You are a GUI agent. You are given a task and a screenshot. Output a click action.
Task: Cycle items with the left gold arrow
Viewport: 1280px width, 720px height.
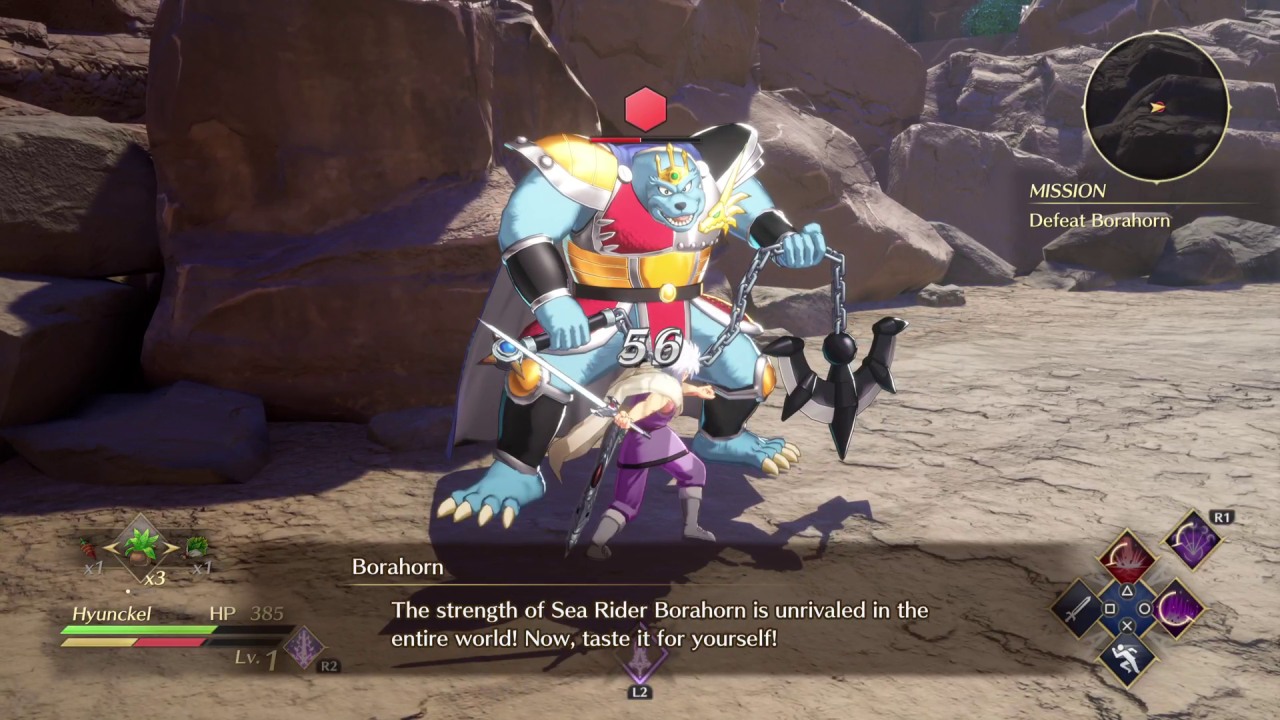tap(111, 548)
